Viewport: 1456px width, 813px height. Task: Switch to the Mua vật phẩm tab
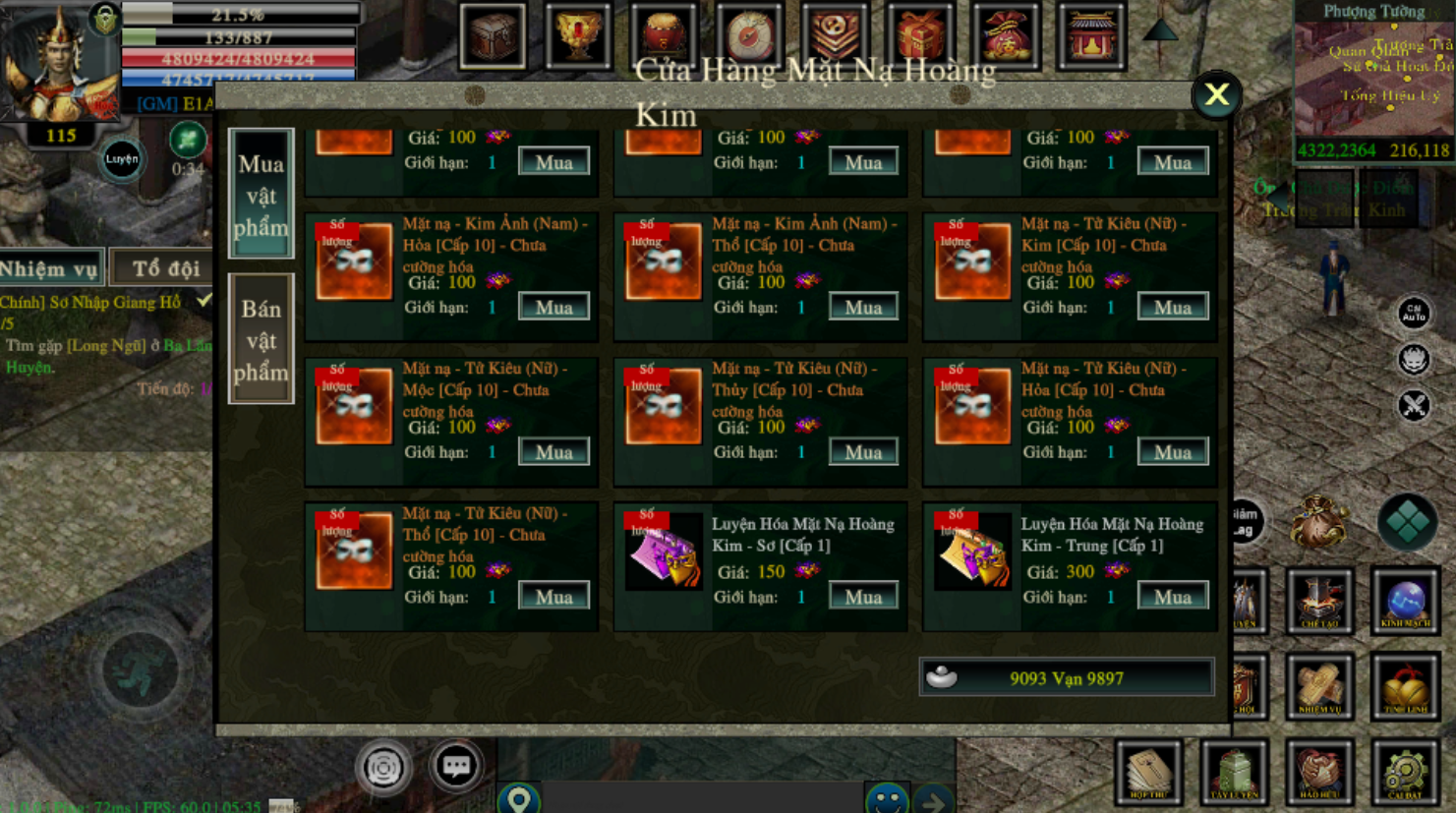262,195
